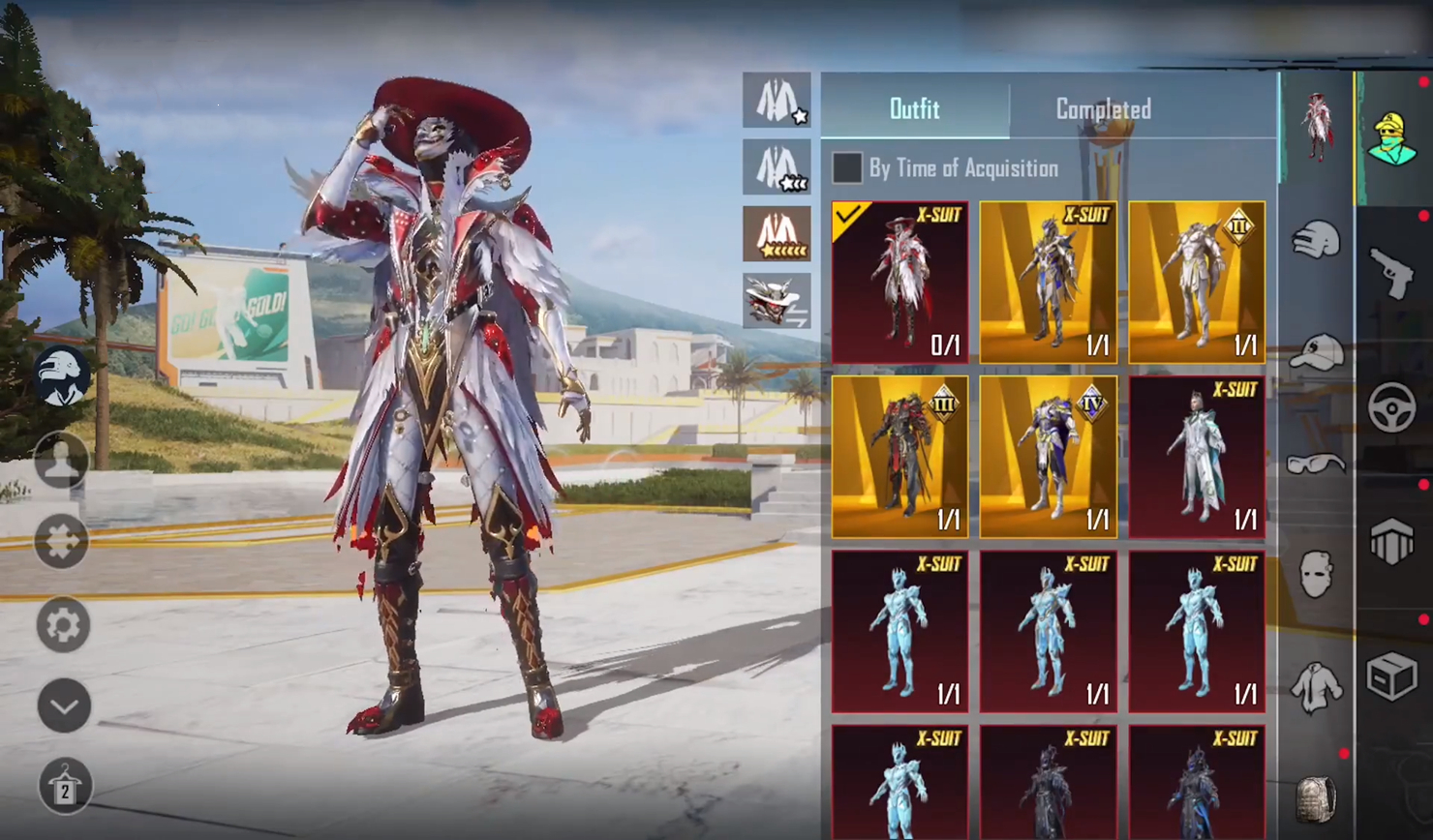The width and height of the screenshot is (1433, 840).
Task: Open the baseball cap category
Action: (x=1316, y=352)
